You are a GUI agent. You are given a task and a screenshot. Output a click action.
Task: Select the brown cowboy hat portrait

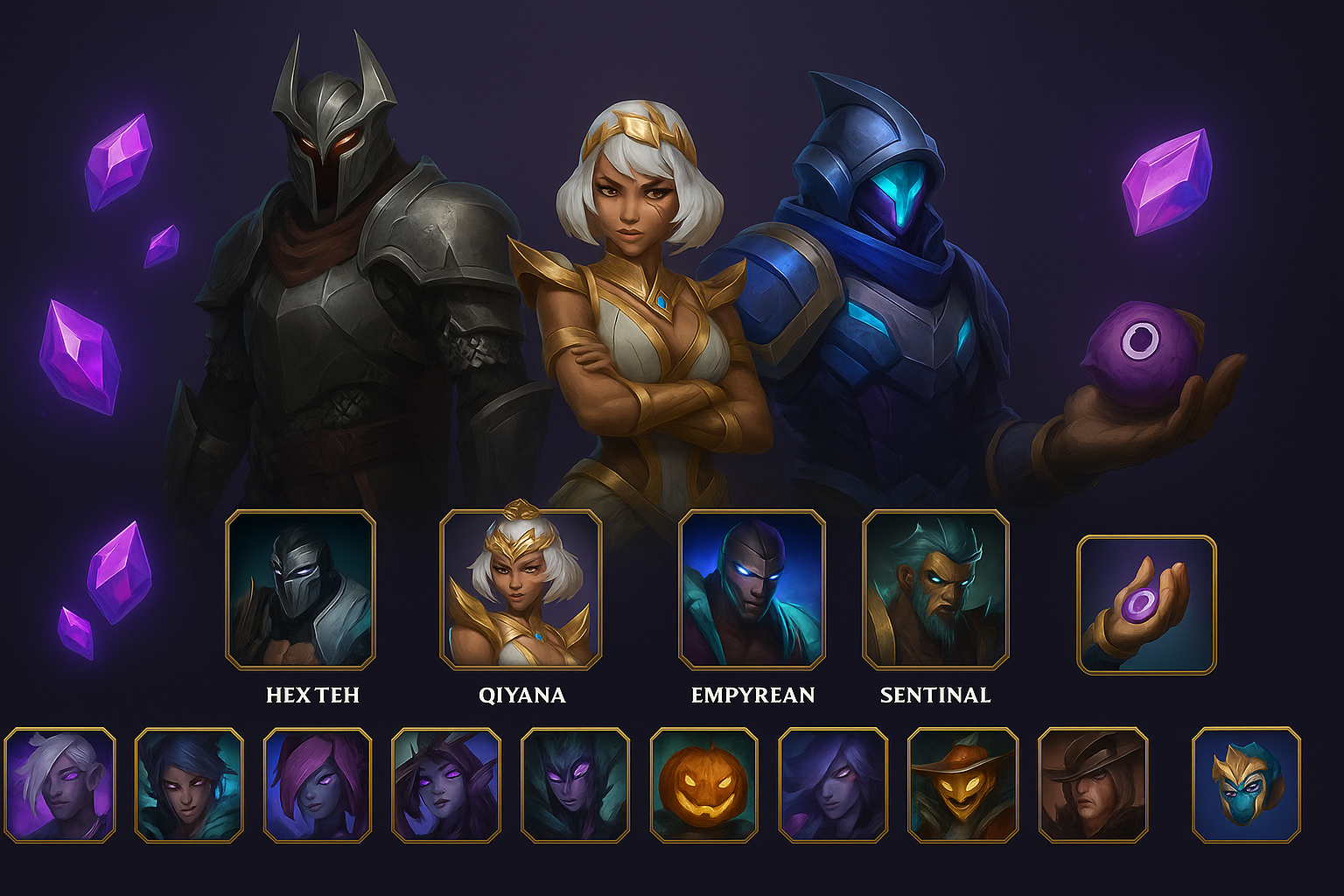click(x=1093, y=785)
